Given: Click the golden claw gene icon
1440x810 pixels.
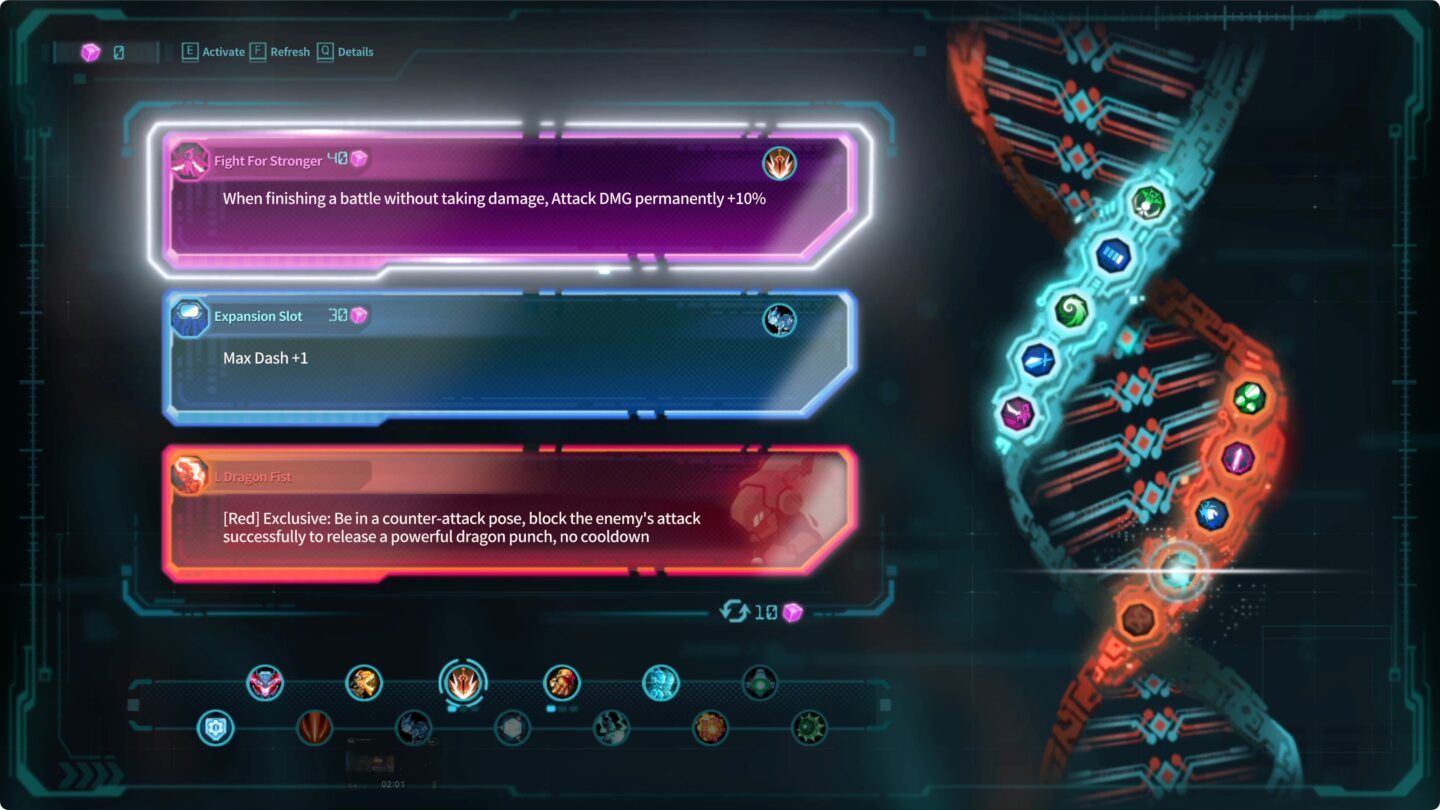Looking at the screenshot, I should [363, 684].
